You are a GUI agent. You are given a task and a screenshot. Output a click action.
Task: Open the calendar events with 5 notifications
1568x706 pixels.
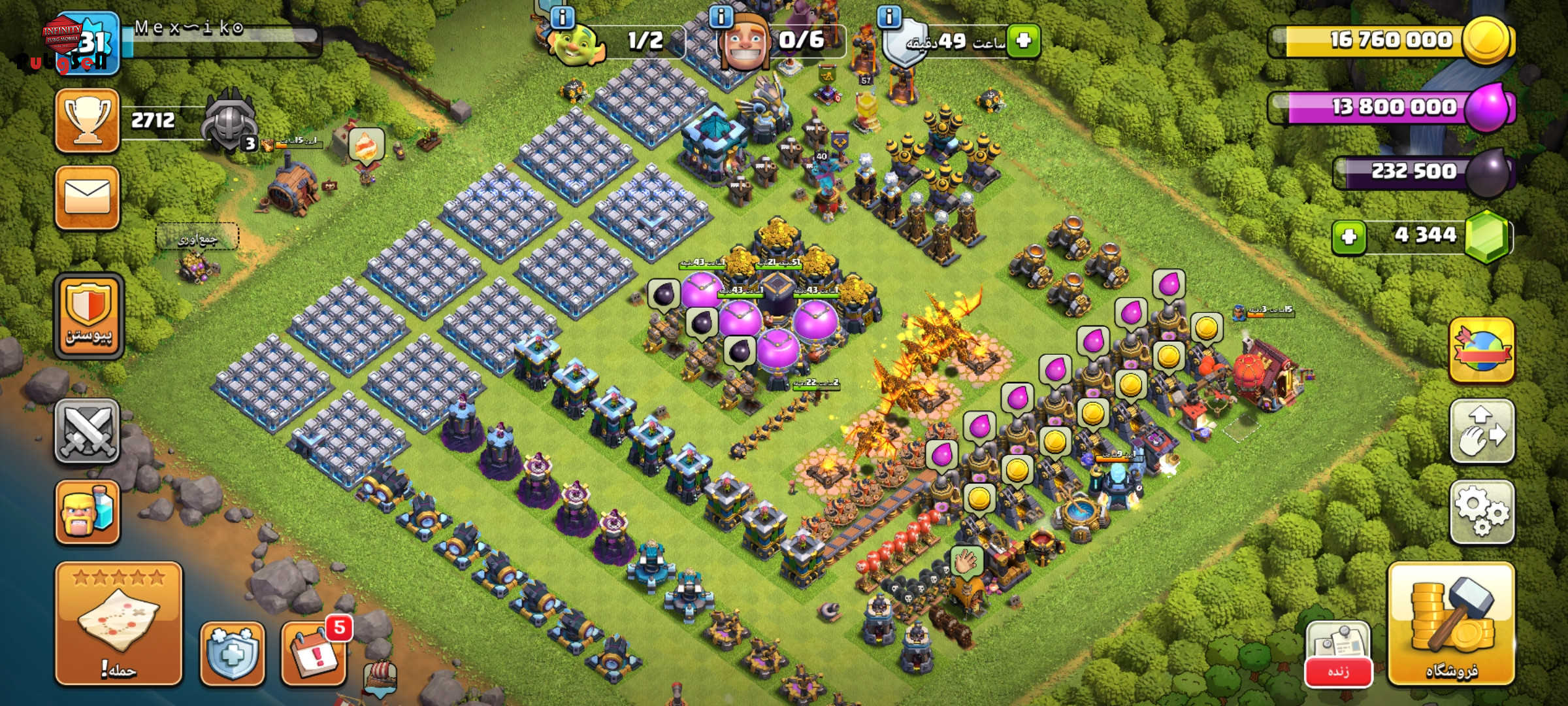(x=314, y=653)
